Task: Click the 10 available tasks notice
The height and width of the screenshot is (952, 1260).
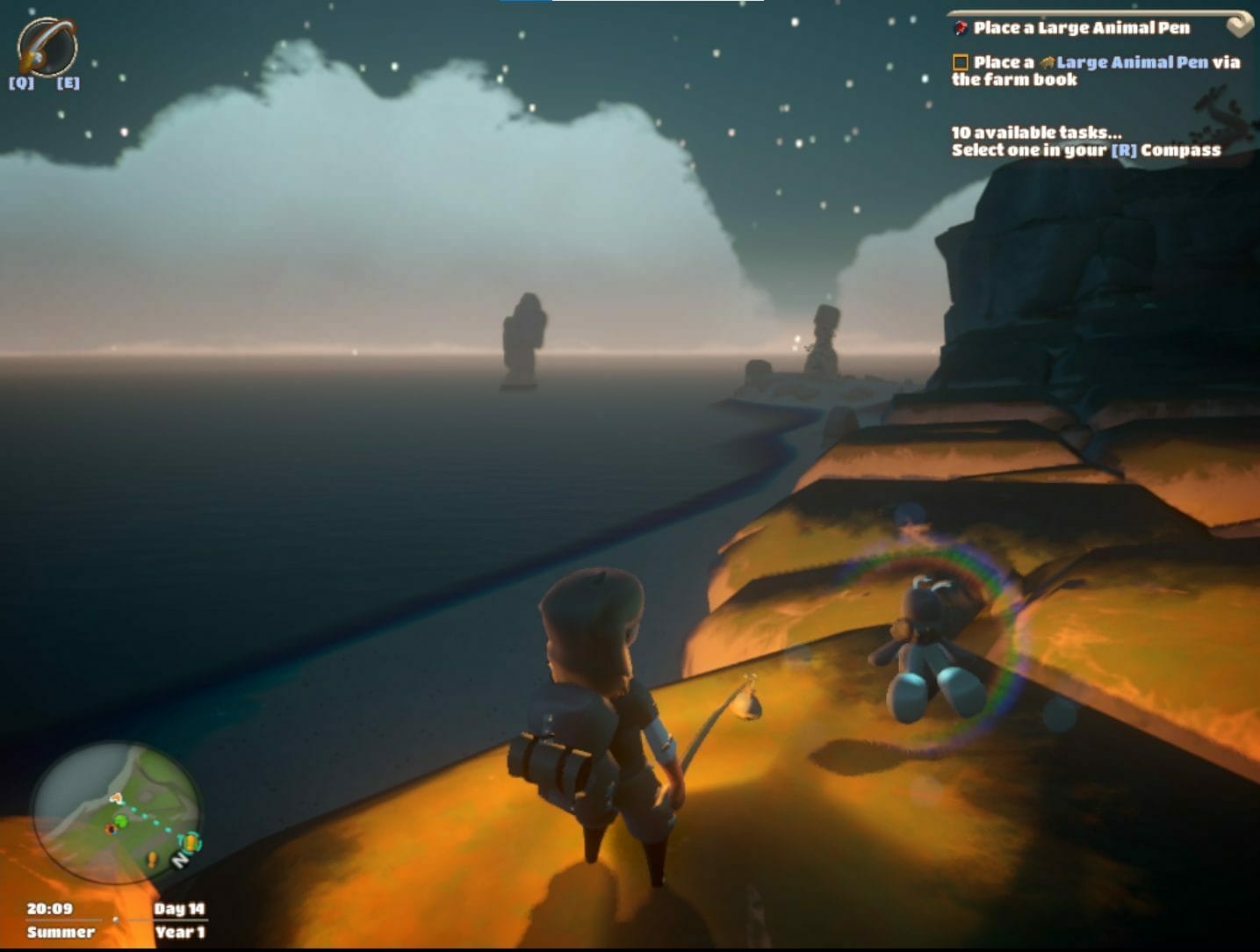Action: tap(1036, 133)
